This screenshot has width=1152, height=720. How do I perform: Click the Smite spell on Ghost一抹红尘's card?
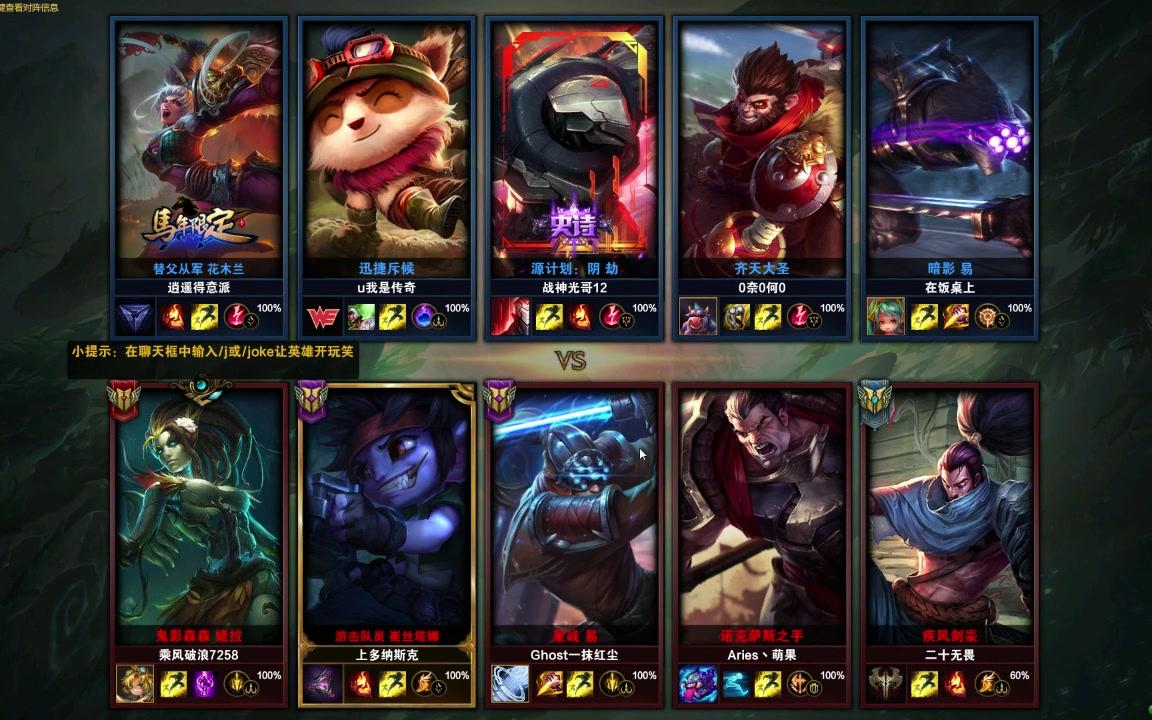pos(549,684)
